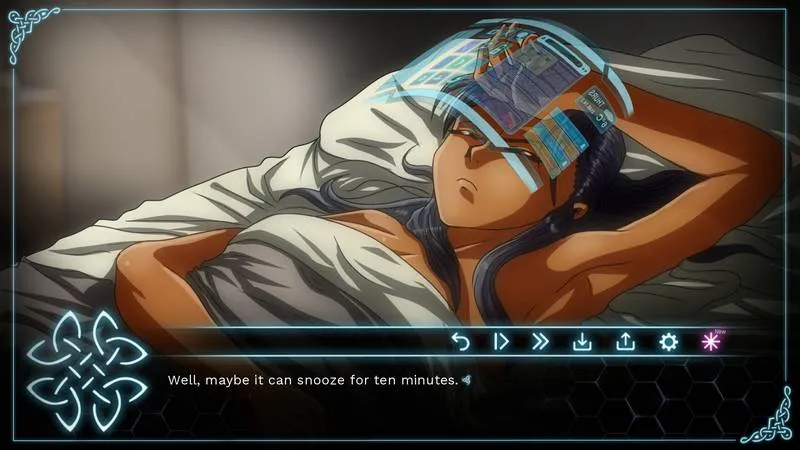Open the load game icon
This screenshot has height=450, width=800.
(x=625, y=342)
